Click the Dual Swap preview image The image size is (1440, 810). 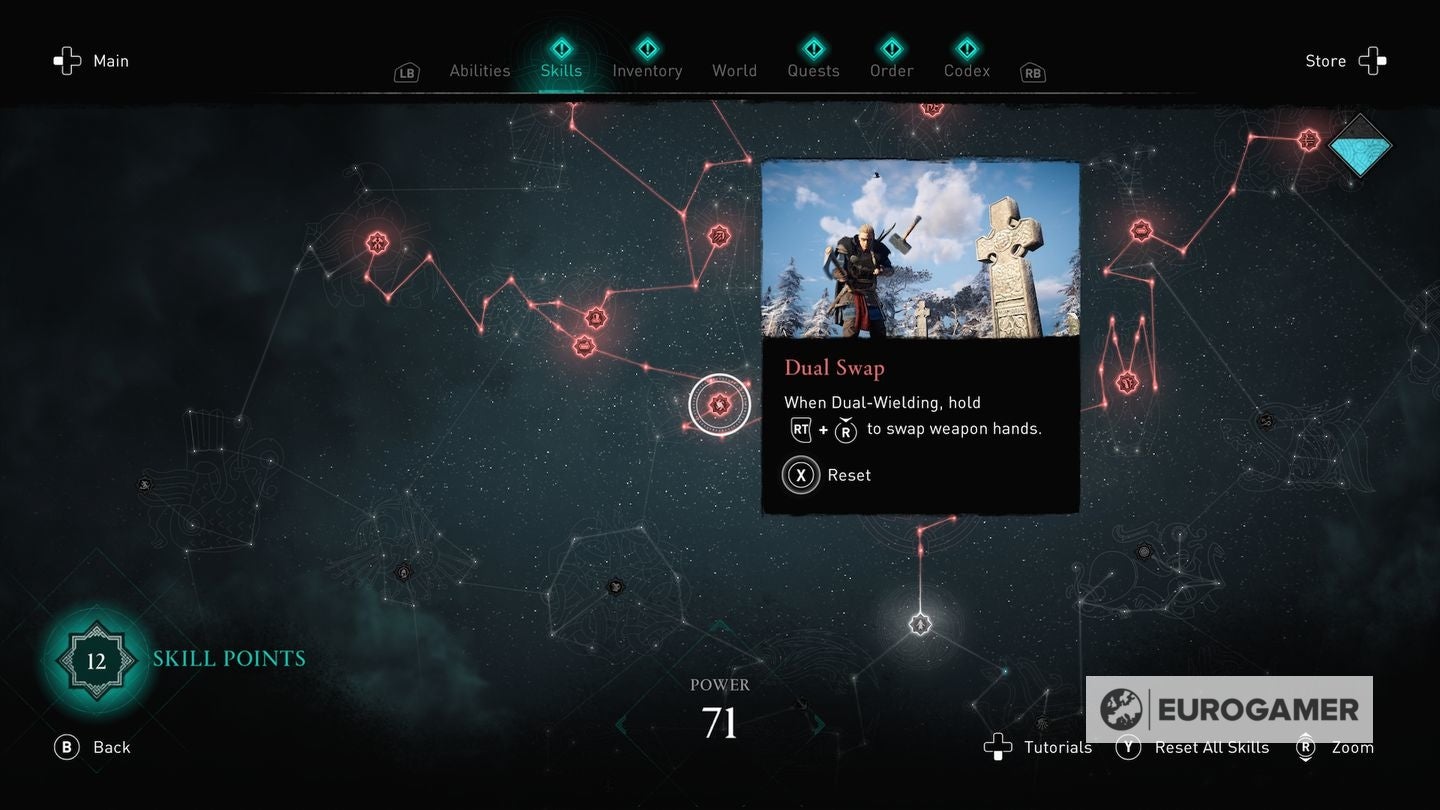[x=920, y=250]
